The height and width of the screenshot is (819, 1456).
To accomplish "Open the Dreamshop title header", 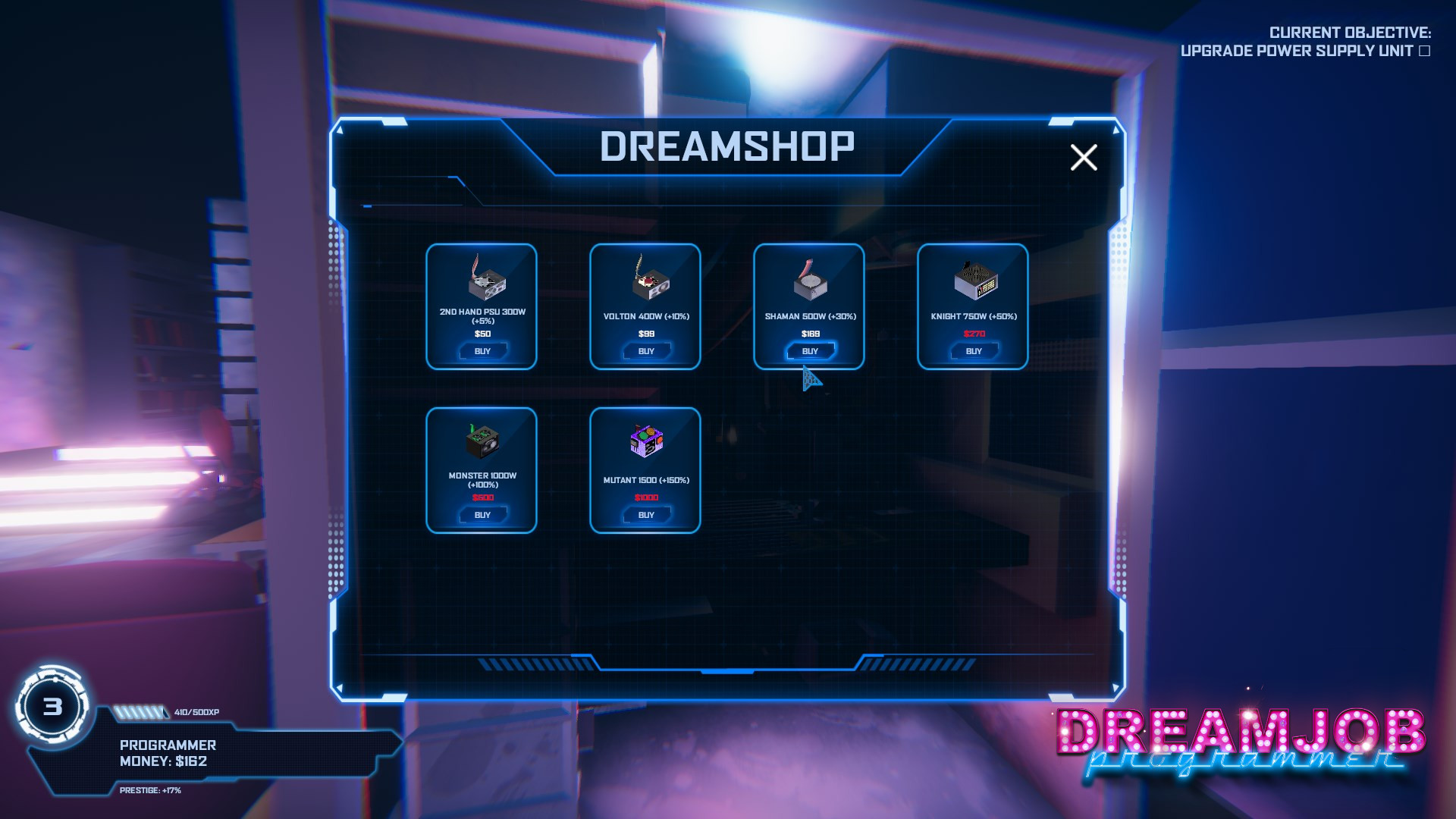I will 727,146.
